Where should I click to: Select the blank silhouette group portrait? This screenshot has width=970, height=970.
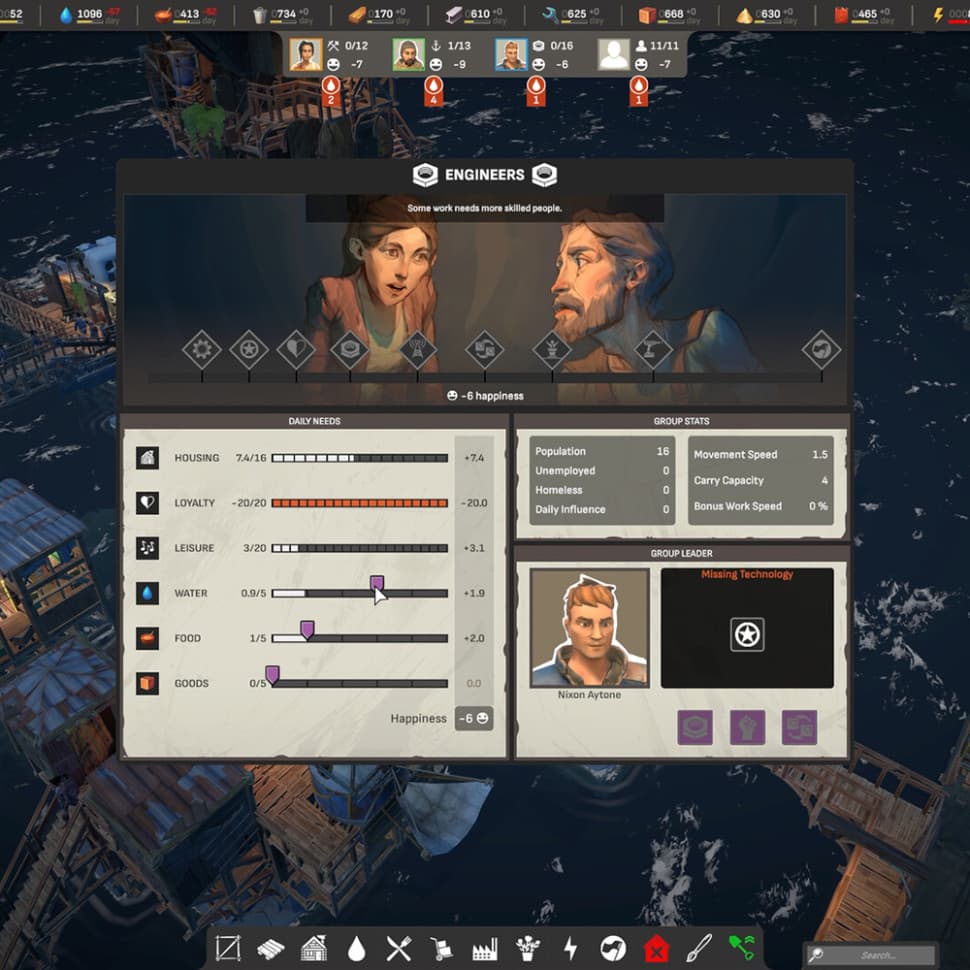pos(614,54)
